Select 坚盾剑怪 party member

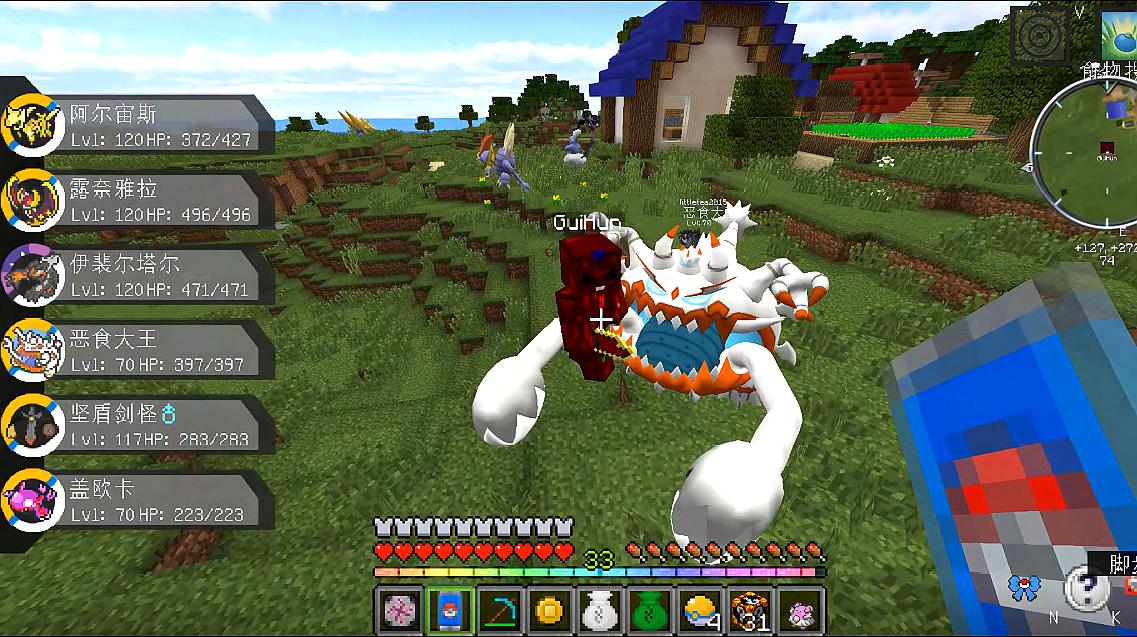point(140,425)
